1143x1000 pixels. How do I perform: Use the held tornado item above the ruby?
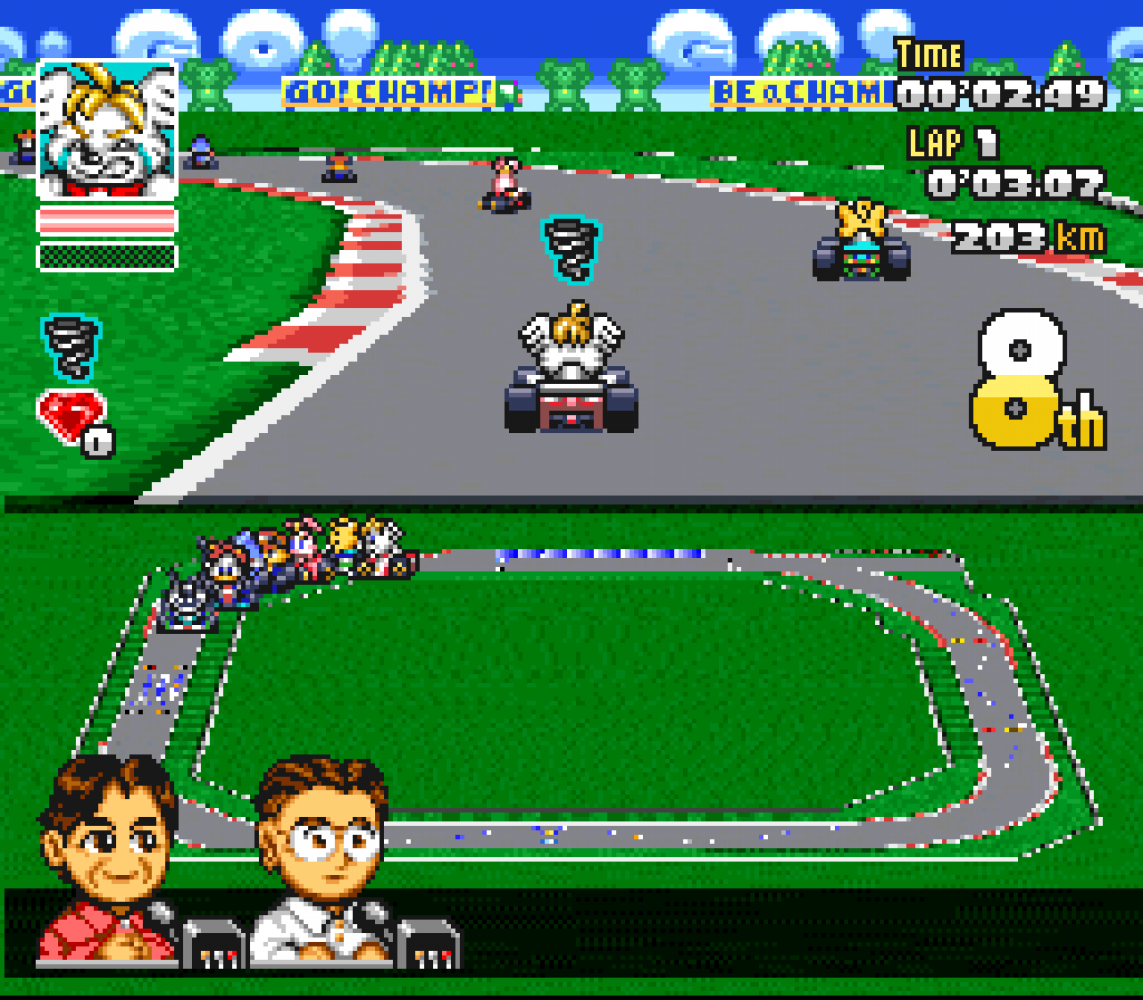click(x=71, y=346)
